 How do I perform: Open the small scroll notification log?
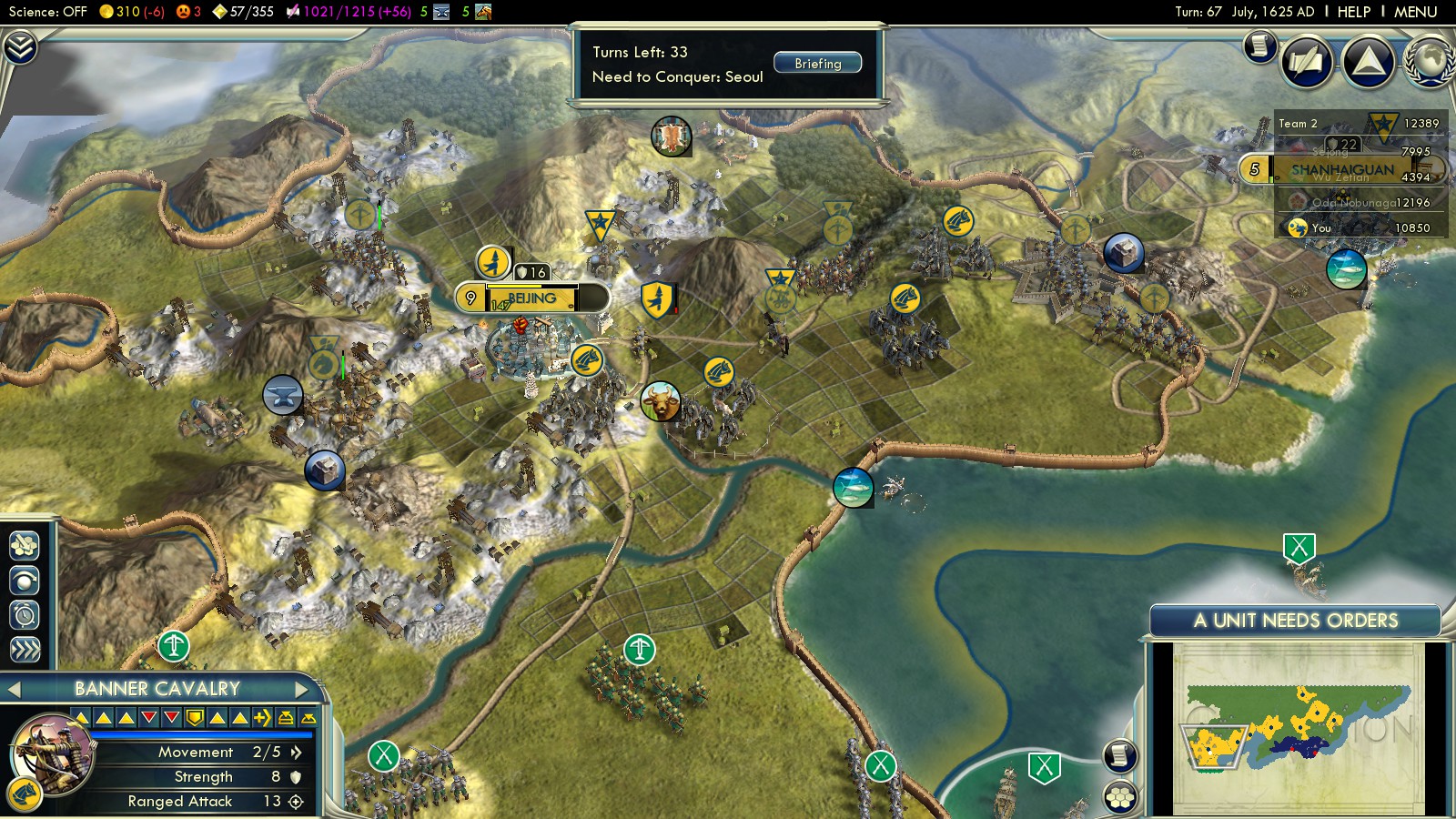point(1260,45)
